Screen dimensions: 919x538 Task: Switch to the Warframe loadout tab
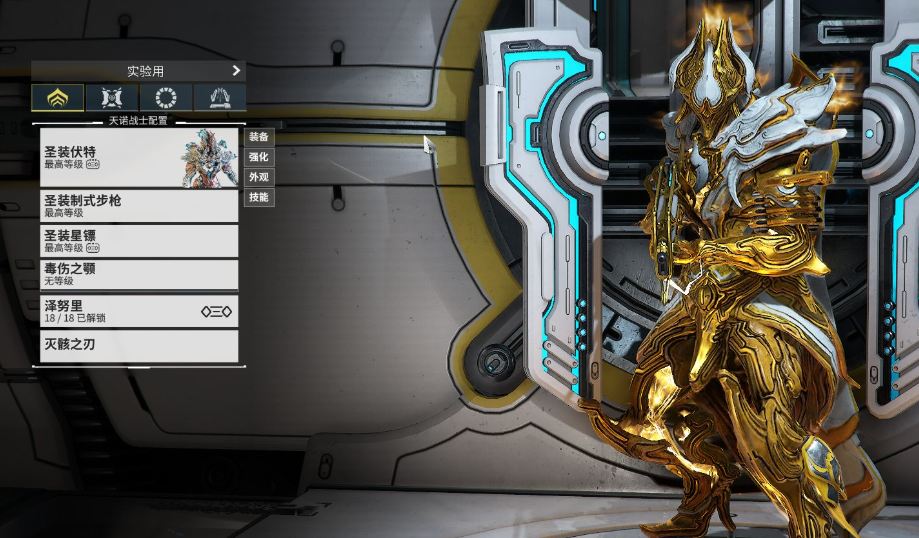coord(57,98)
